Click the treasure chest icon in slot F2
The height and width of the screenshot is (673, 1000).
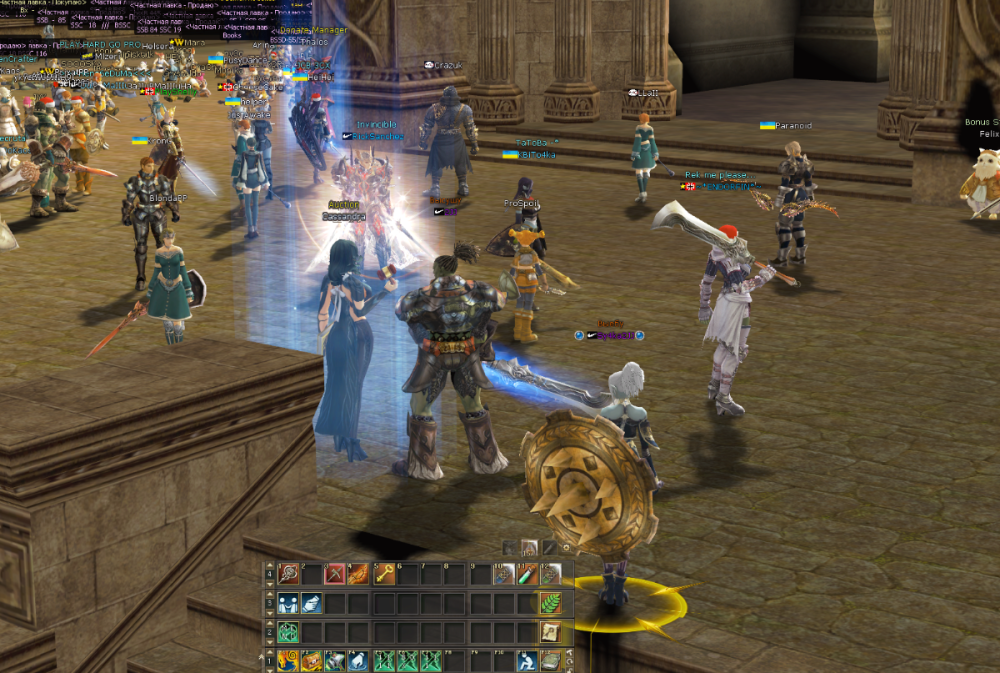click(311, 661)
